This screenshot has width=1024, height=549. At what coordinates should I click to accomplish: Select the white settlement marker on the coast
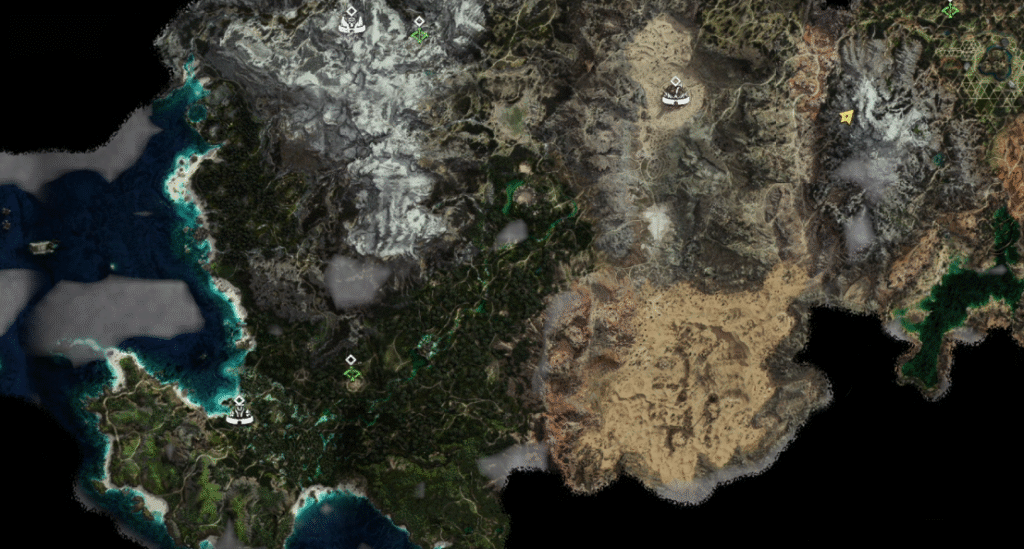238,411
